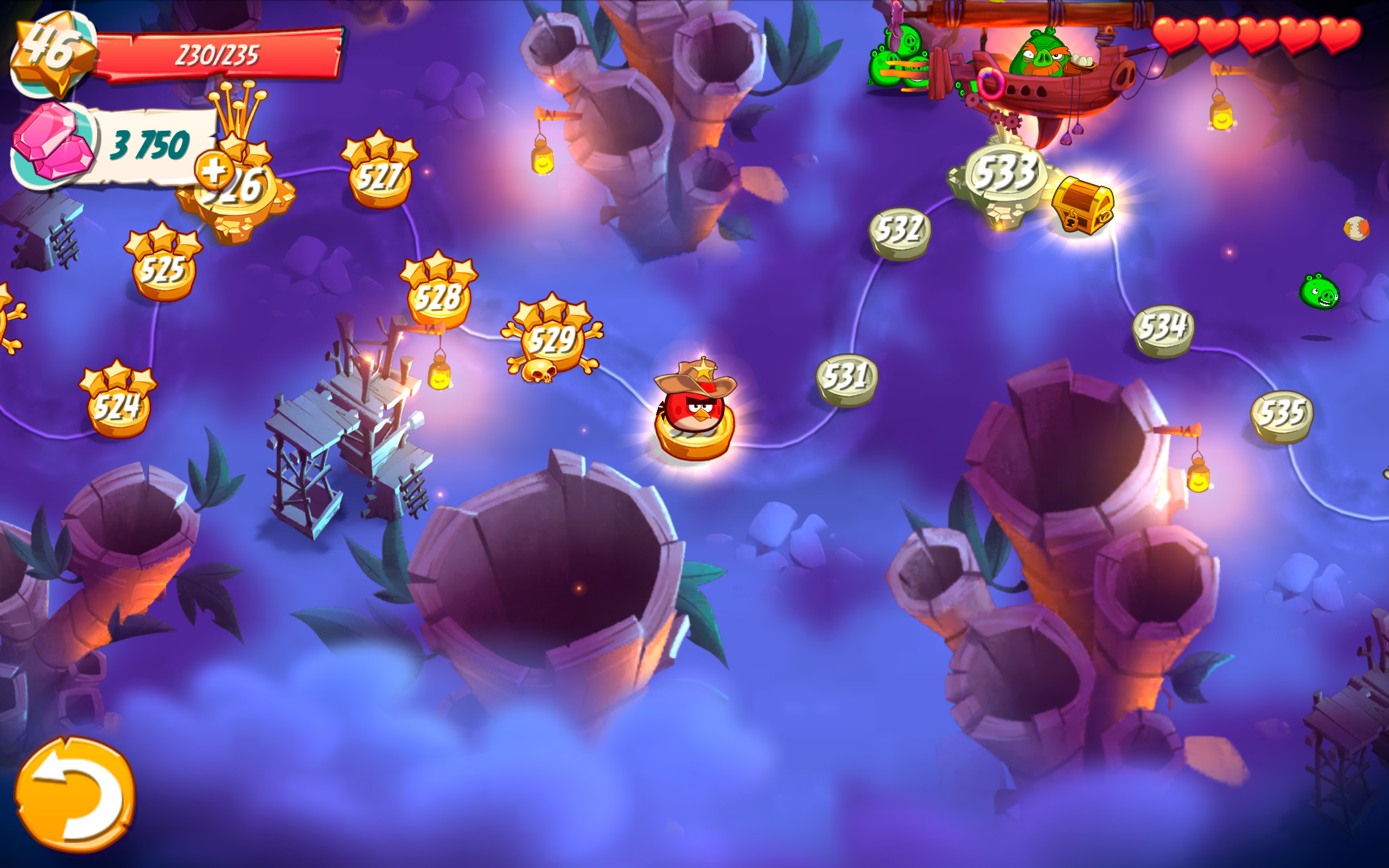The image size is (1389, 868).
Task: Select locked level 531
Action: pyautogui.click(x=846, y=379)
